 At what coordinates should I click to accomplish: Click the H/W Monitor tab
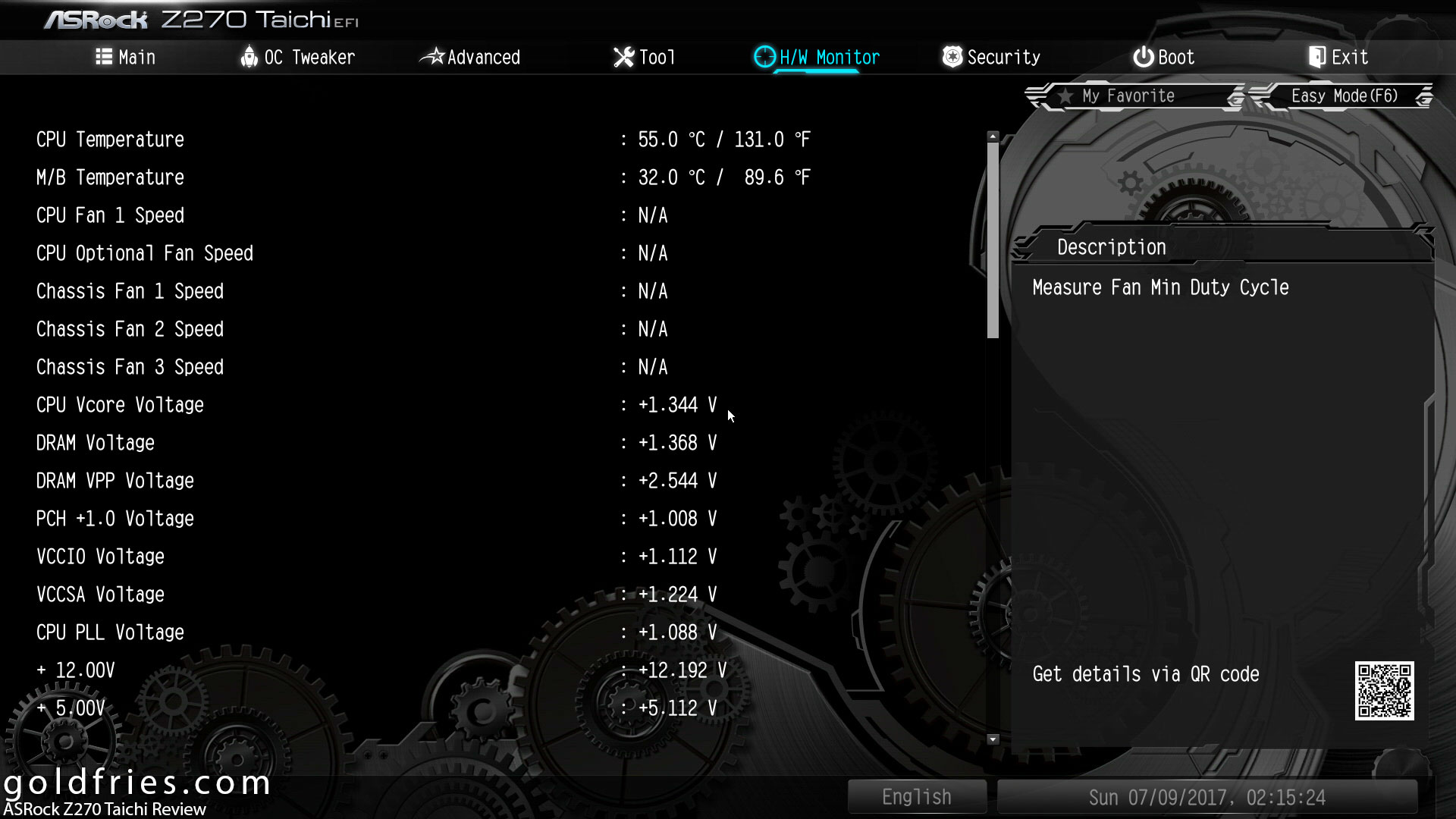tap(817, 58)
